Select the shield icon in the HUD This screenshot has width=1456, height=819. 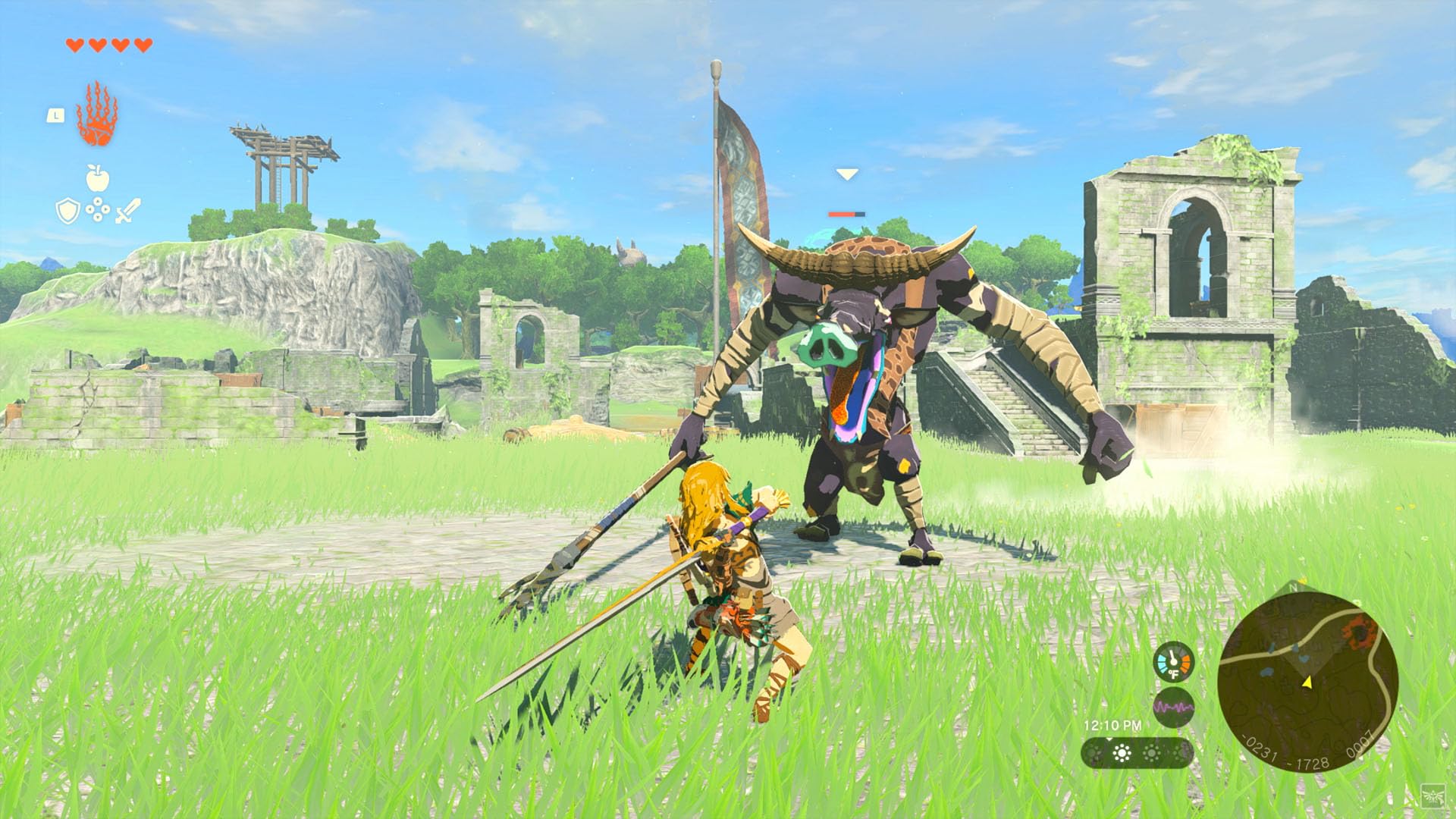tap(67, 210)
